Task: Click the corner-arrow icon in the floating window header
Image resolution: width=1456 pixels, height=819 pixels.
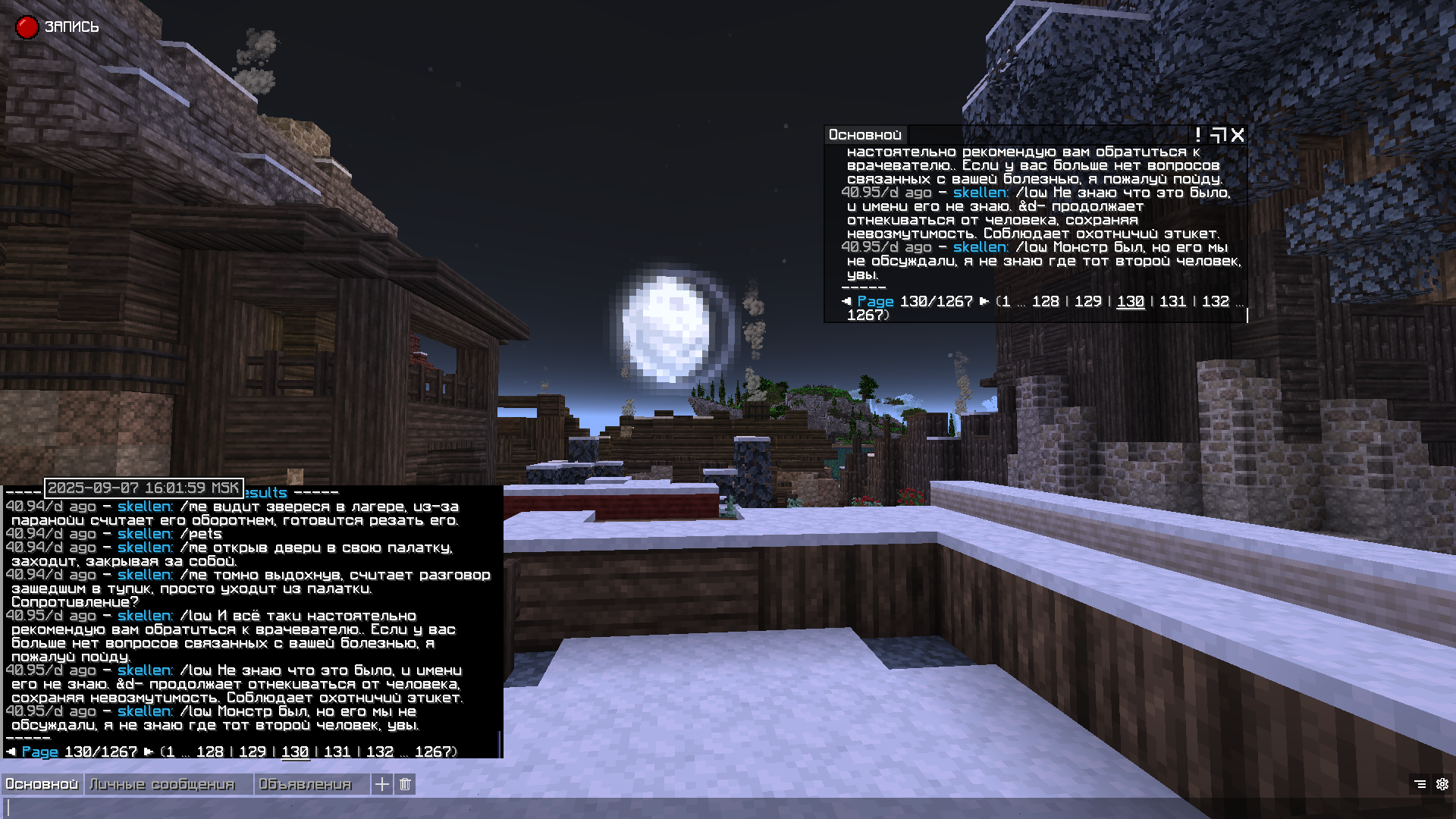Action: coord(1218,135)
